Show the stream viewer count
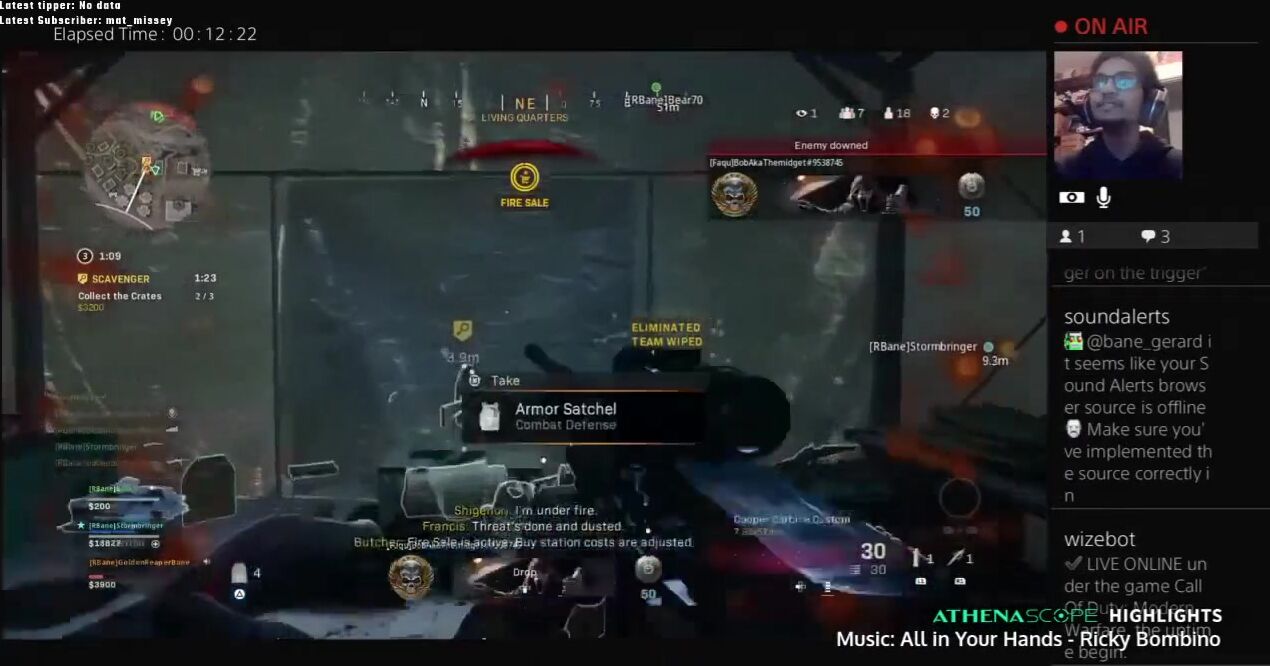 coord(1072,237)
